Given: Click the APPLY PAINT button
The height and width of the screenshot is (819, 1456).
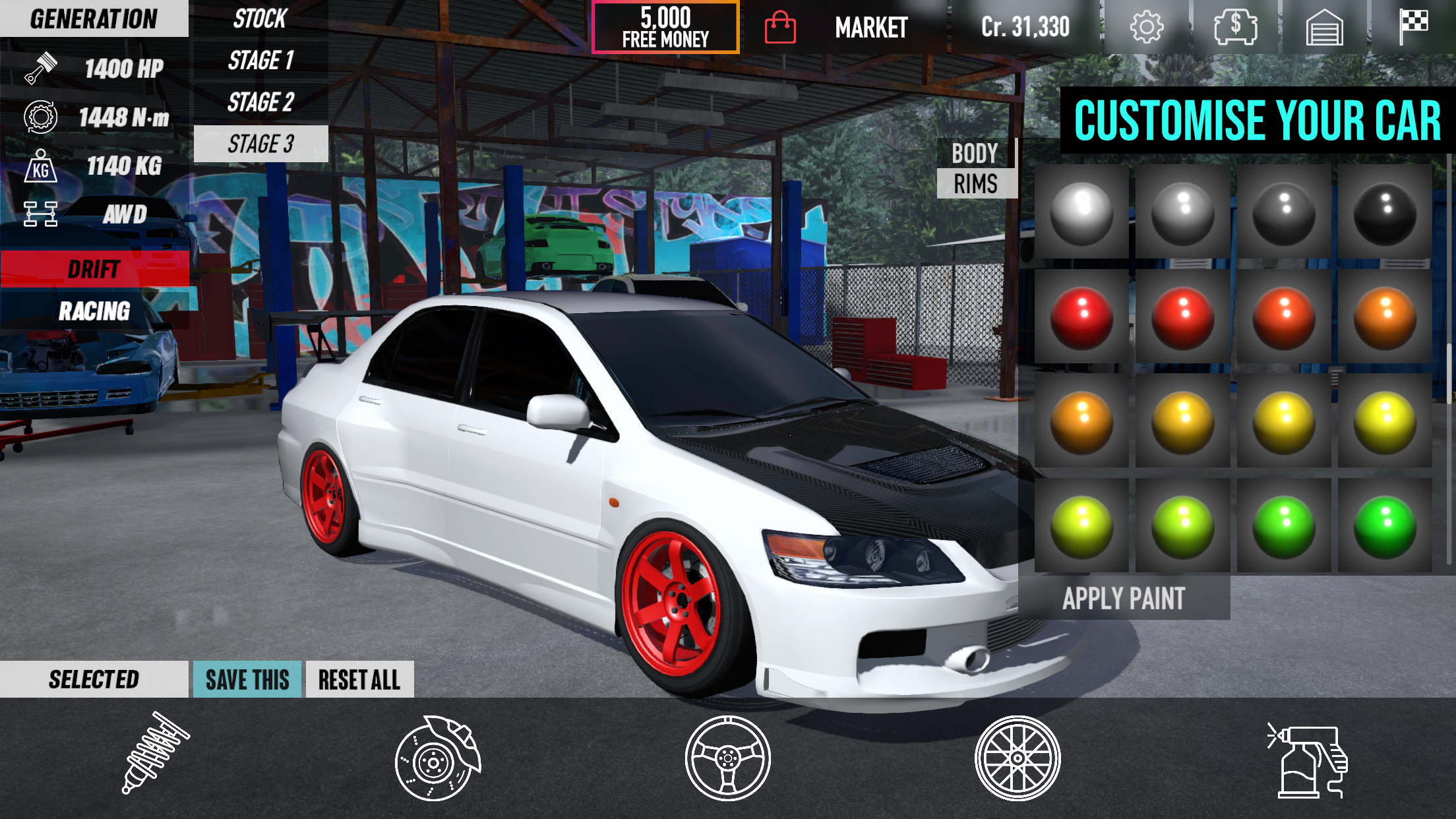Looking at the screenshot, I should pyautogui.click(x=1124, y=599).
